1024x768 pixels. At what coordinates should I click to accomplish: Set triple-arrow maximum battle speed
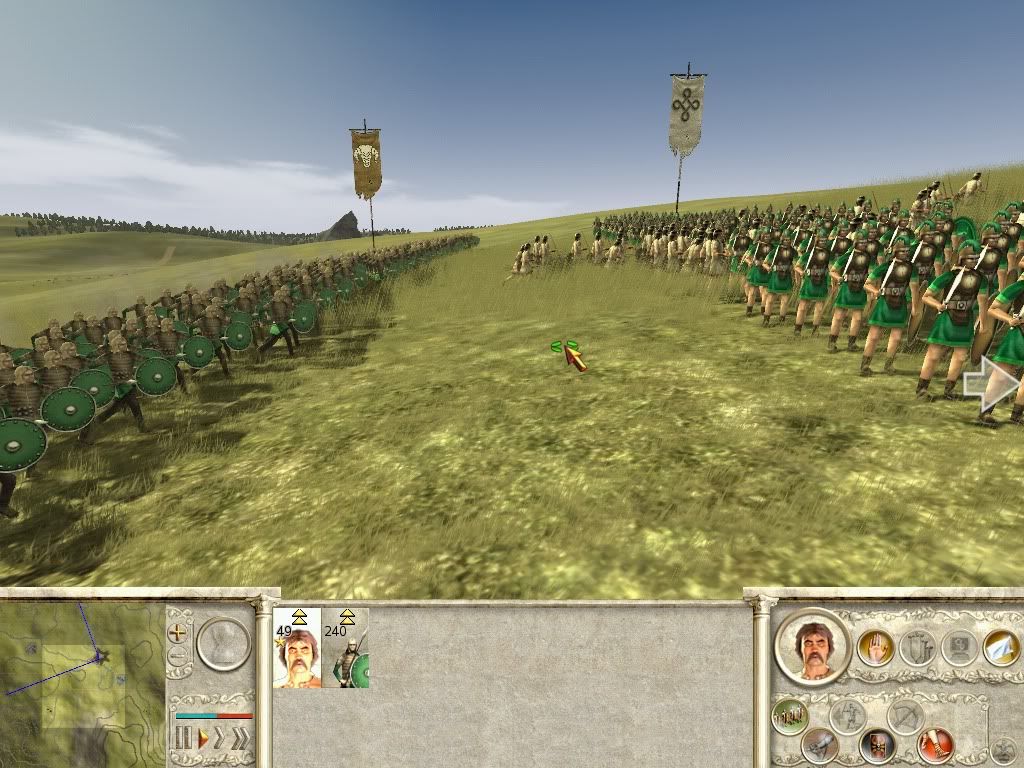click(x=241, y=739)
